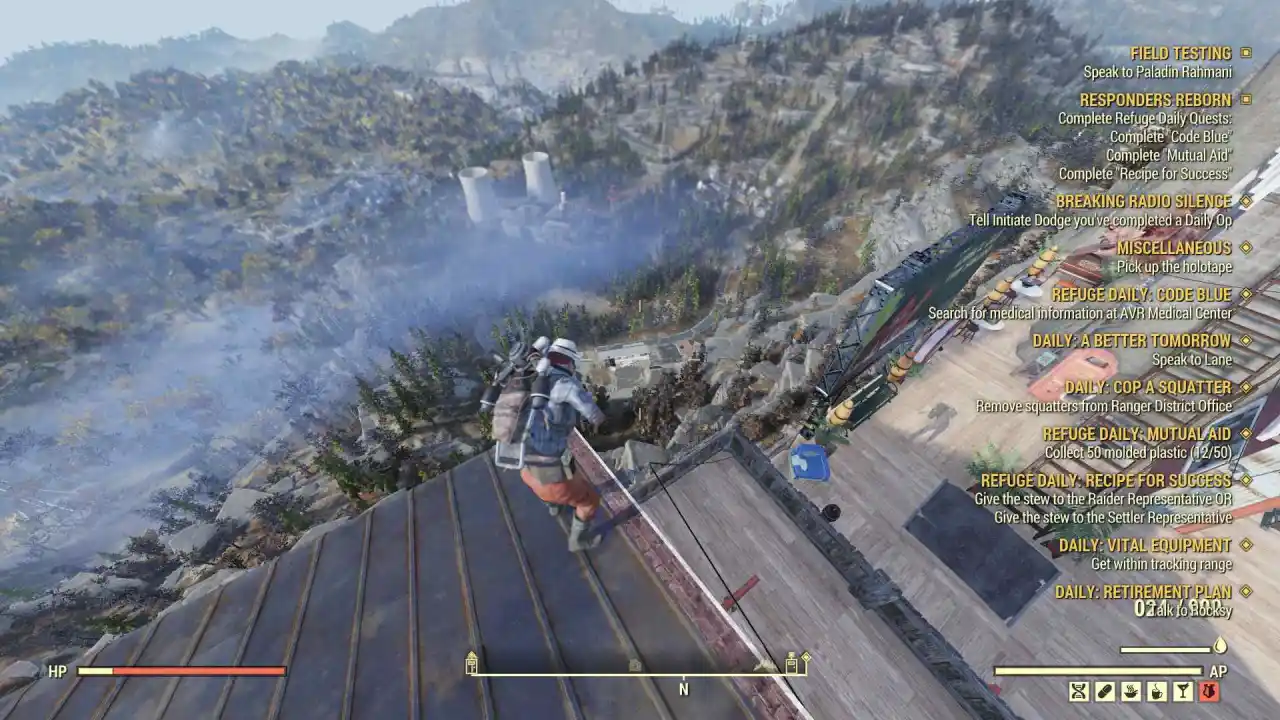Screen dimensions: 1280x720
Task: Click the pill chem effect icon
Action: (x=1105, y=692)
